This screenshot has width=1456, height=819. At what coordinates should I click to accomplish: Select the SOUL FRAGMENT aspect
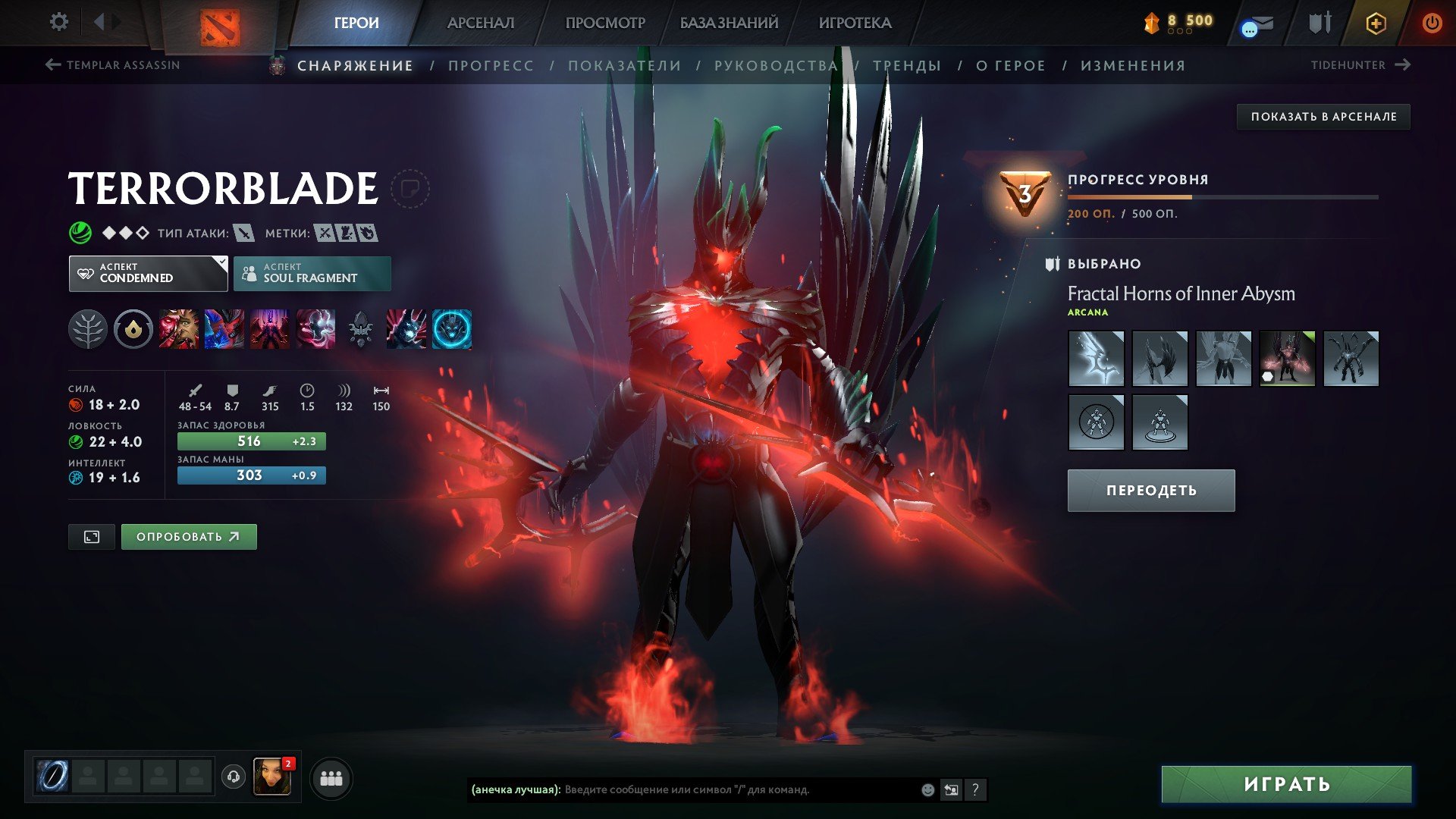pos(312,272)
